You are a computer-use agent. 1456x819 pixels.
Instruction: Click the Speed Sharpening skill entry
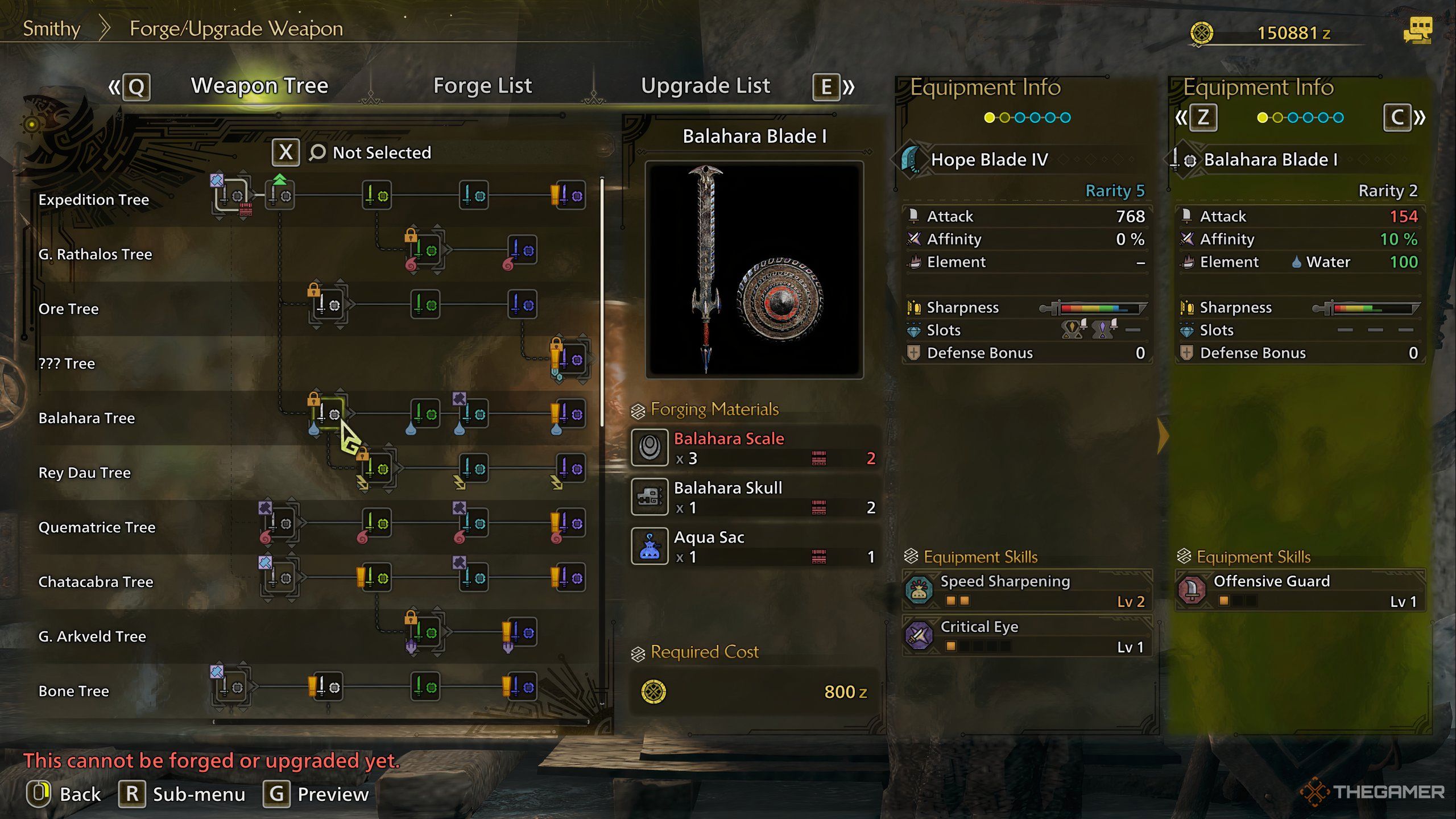1027,590
